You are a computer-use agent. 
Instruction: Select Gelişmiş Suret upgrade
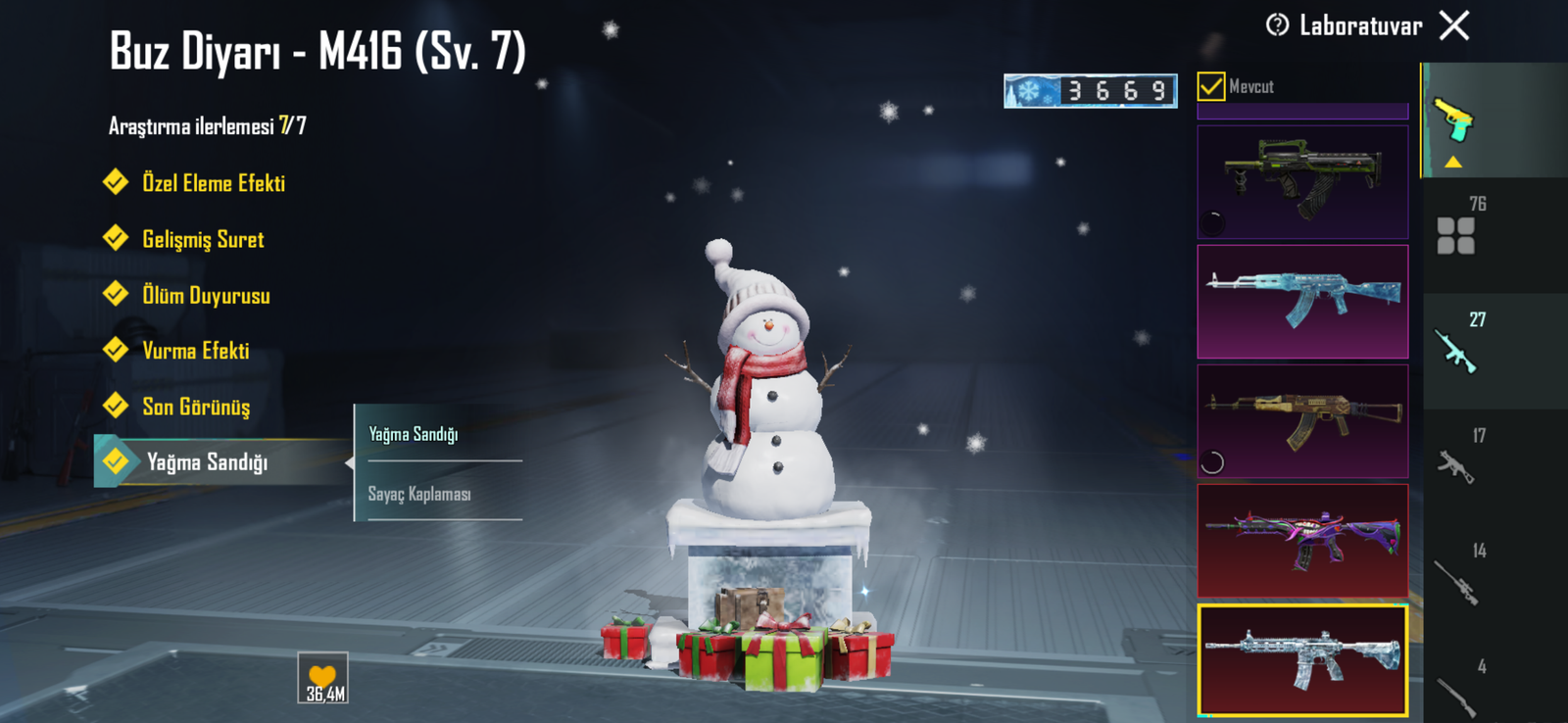(x=202, y=240)
